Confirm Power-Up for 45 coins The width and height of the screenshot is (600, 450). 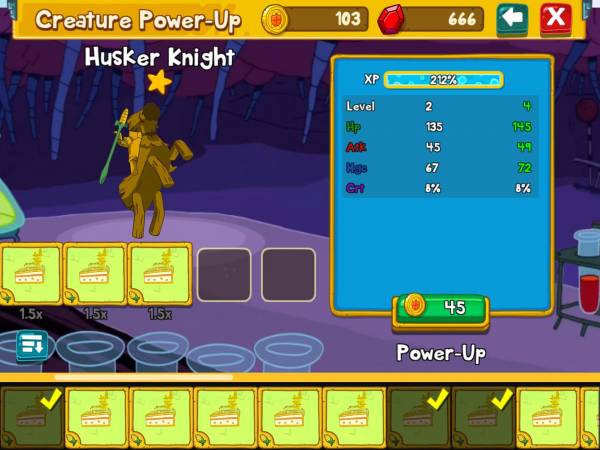pyautogui.click(x=441, y=309)
